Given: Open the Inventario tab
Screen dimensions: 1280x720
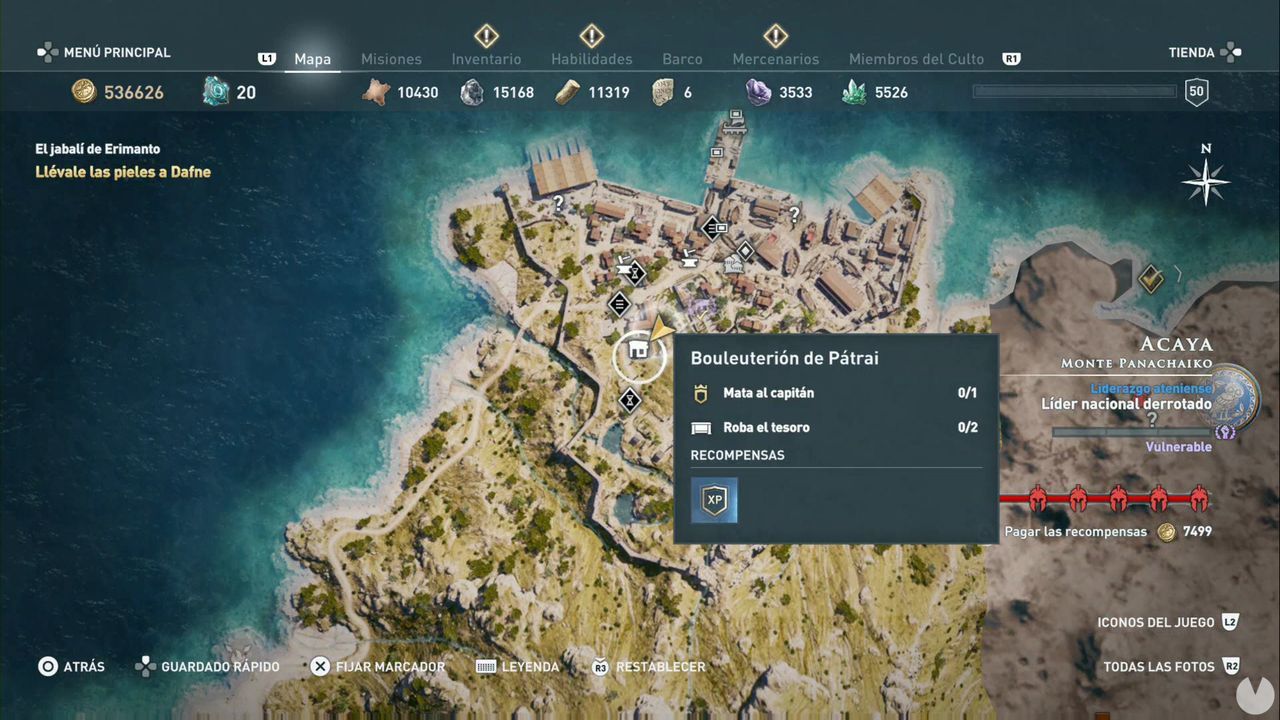Looking at the screenshot, I should tap(486, 59).
